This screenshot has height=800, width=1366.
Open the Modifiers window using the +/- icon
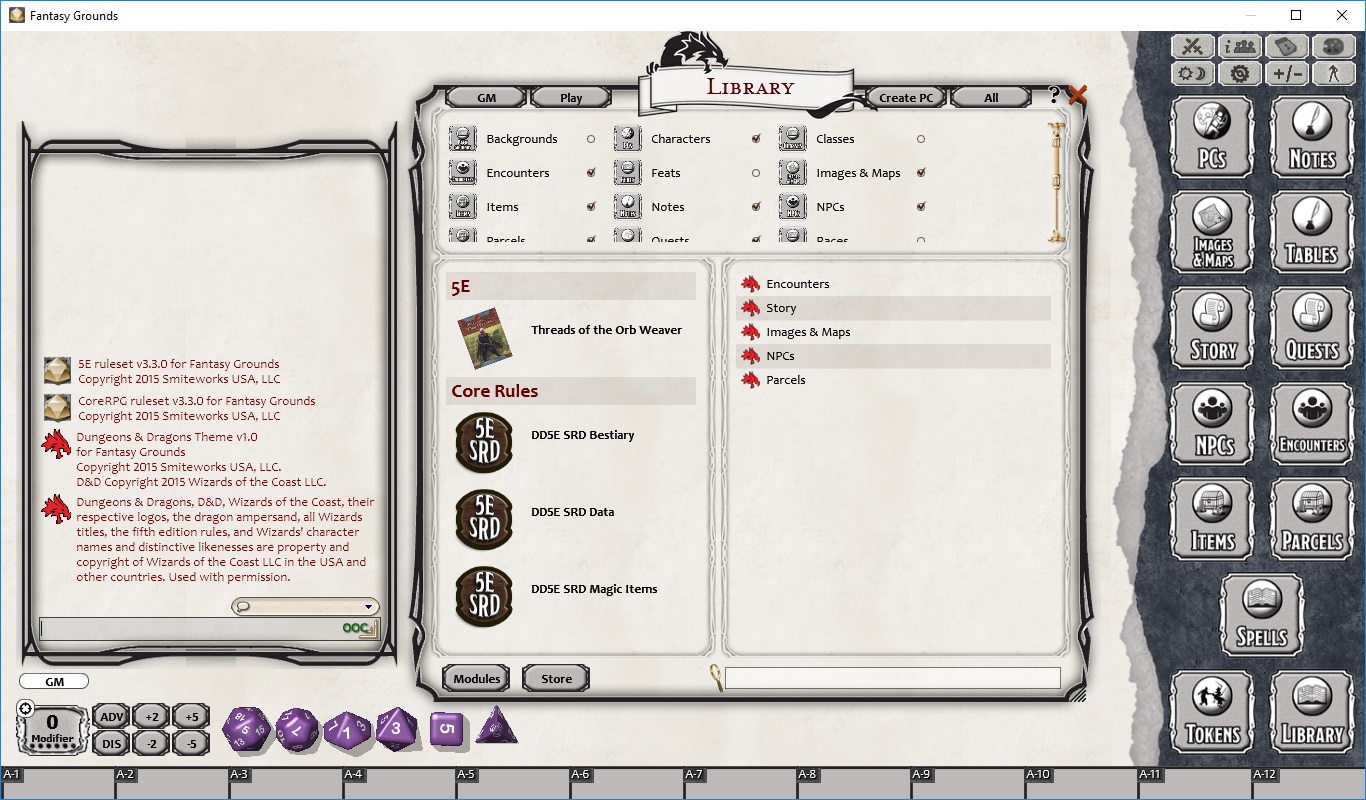[x=1286, y=73]
